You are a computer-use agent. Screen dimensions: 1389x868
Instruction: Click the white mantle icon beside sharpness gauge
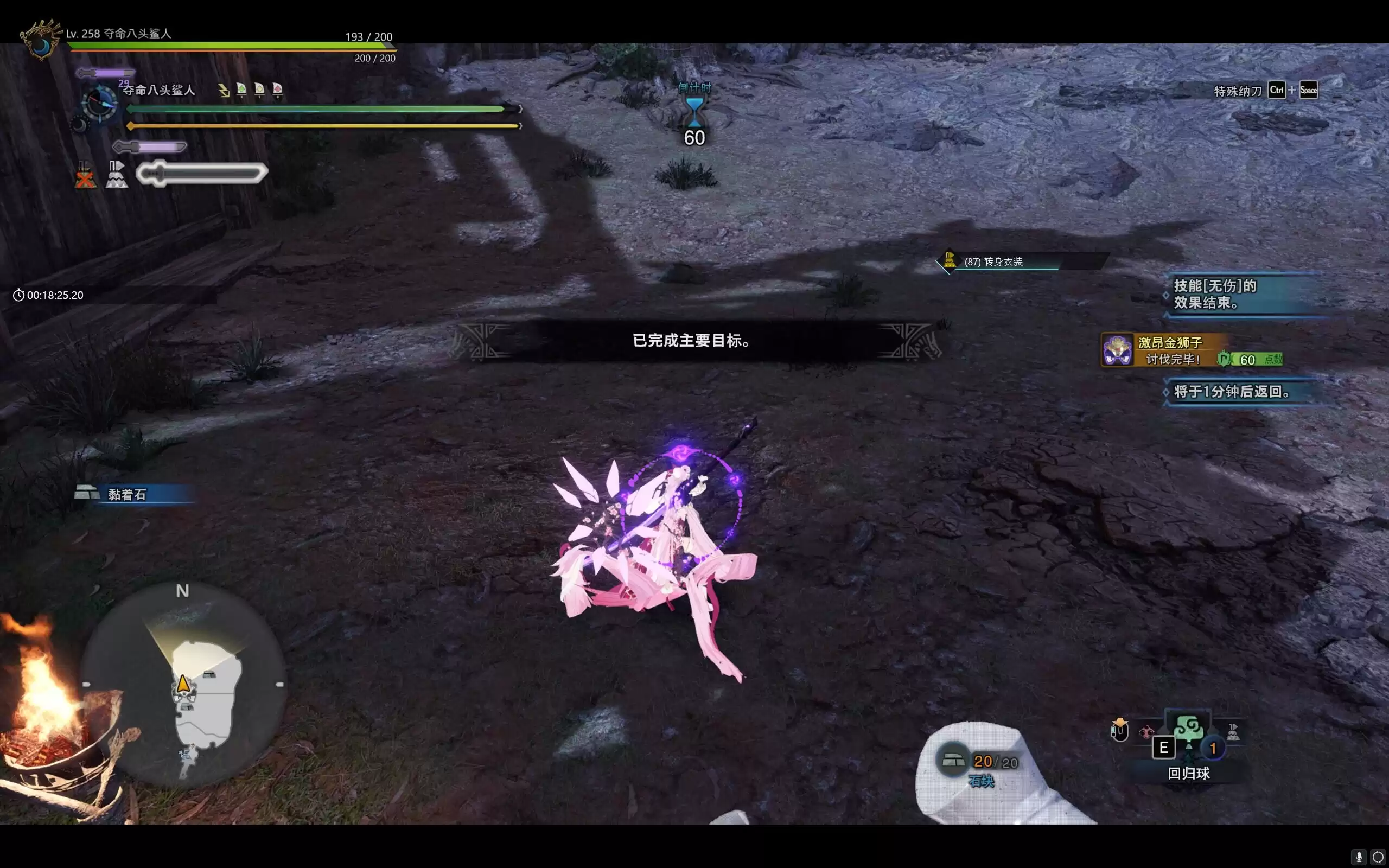[117, 175]
